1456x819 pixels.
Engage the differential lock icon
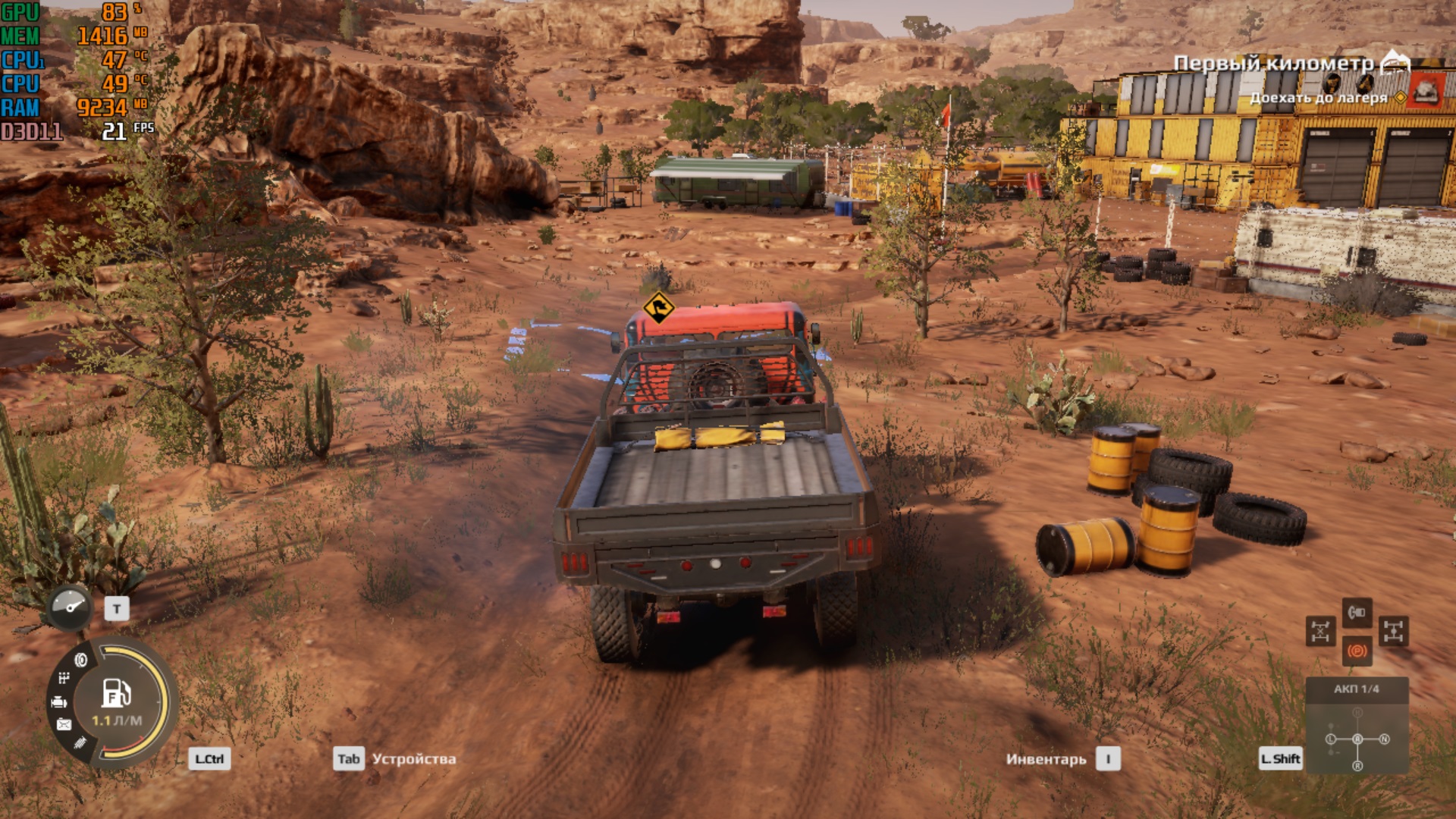tap(1320, 631)
